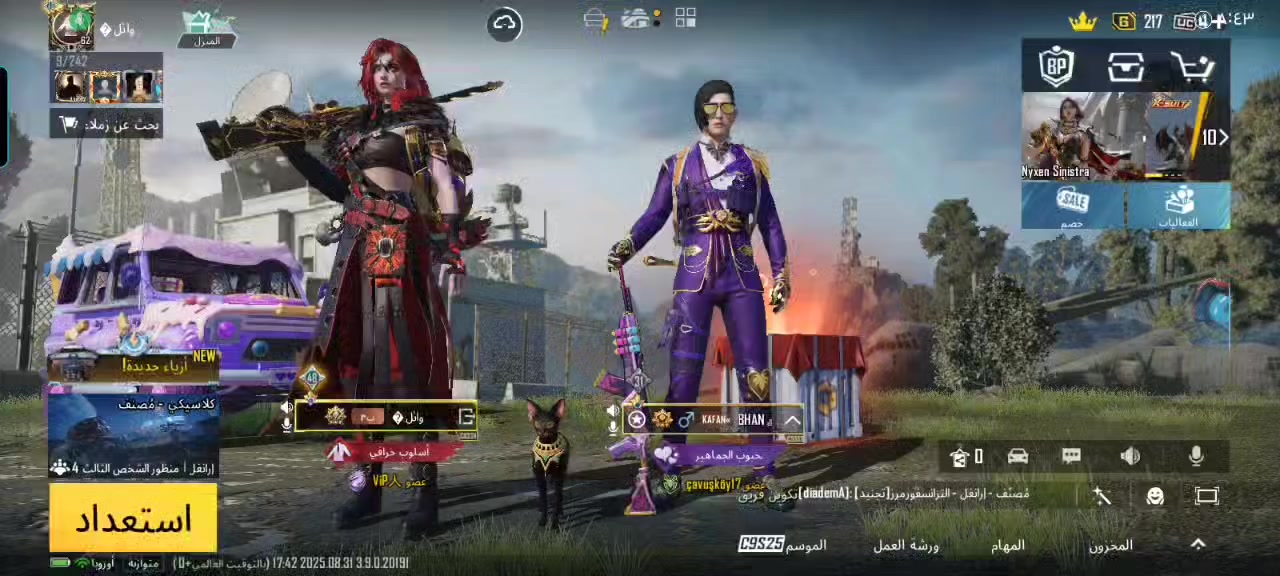The width and height of the screenshot is (1280, 576).
Task: Open المخزون inventory tab
Action: coord(1110,545)
